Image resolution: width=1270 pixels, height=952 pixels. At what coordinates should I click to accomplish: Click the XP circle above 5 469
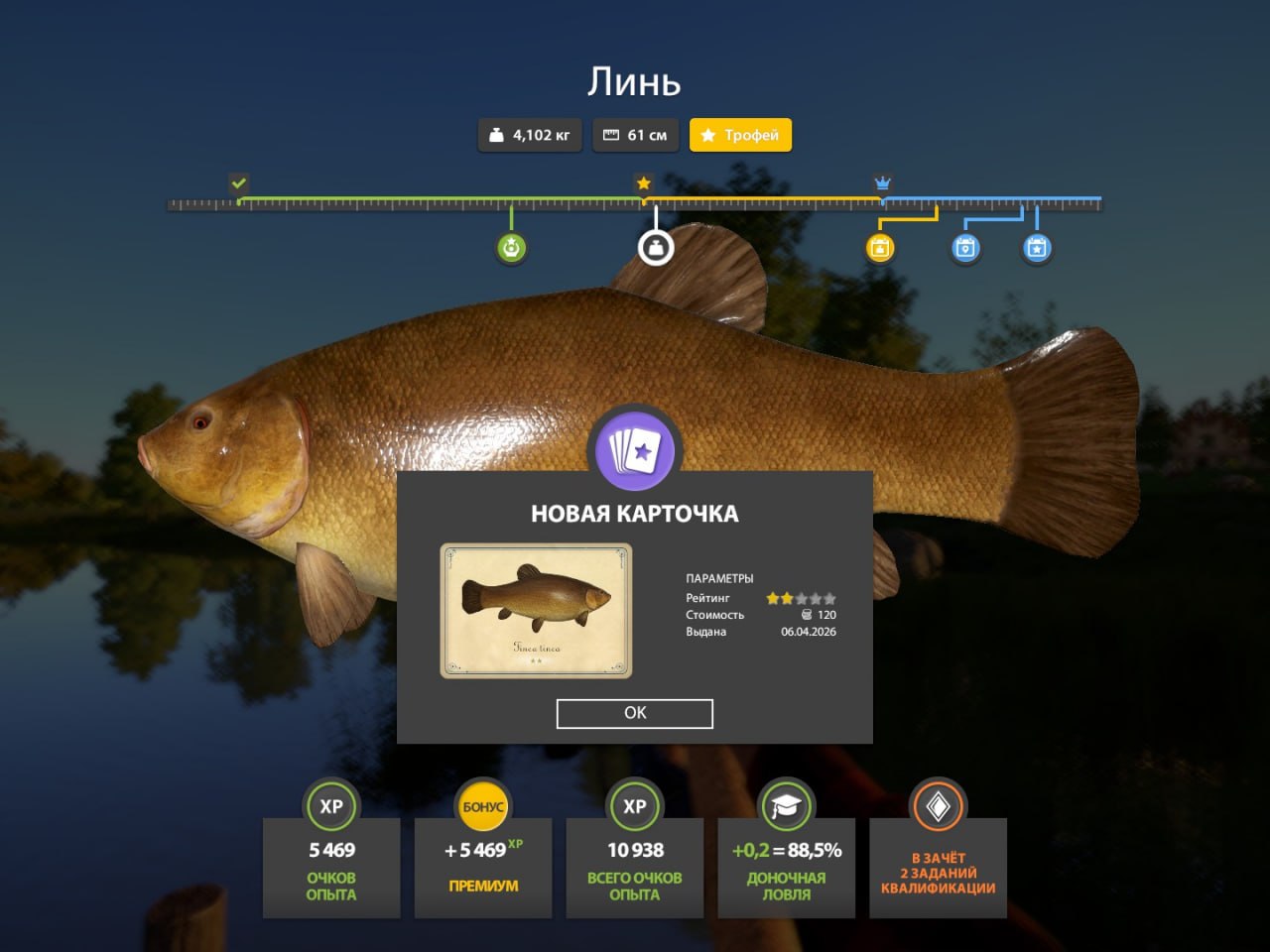pyautogui.click(x=331, y=807)
